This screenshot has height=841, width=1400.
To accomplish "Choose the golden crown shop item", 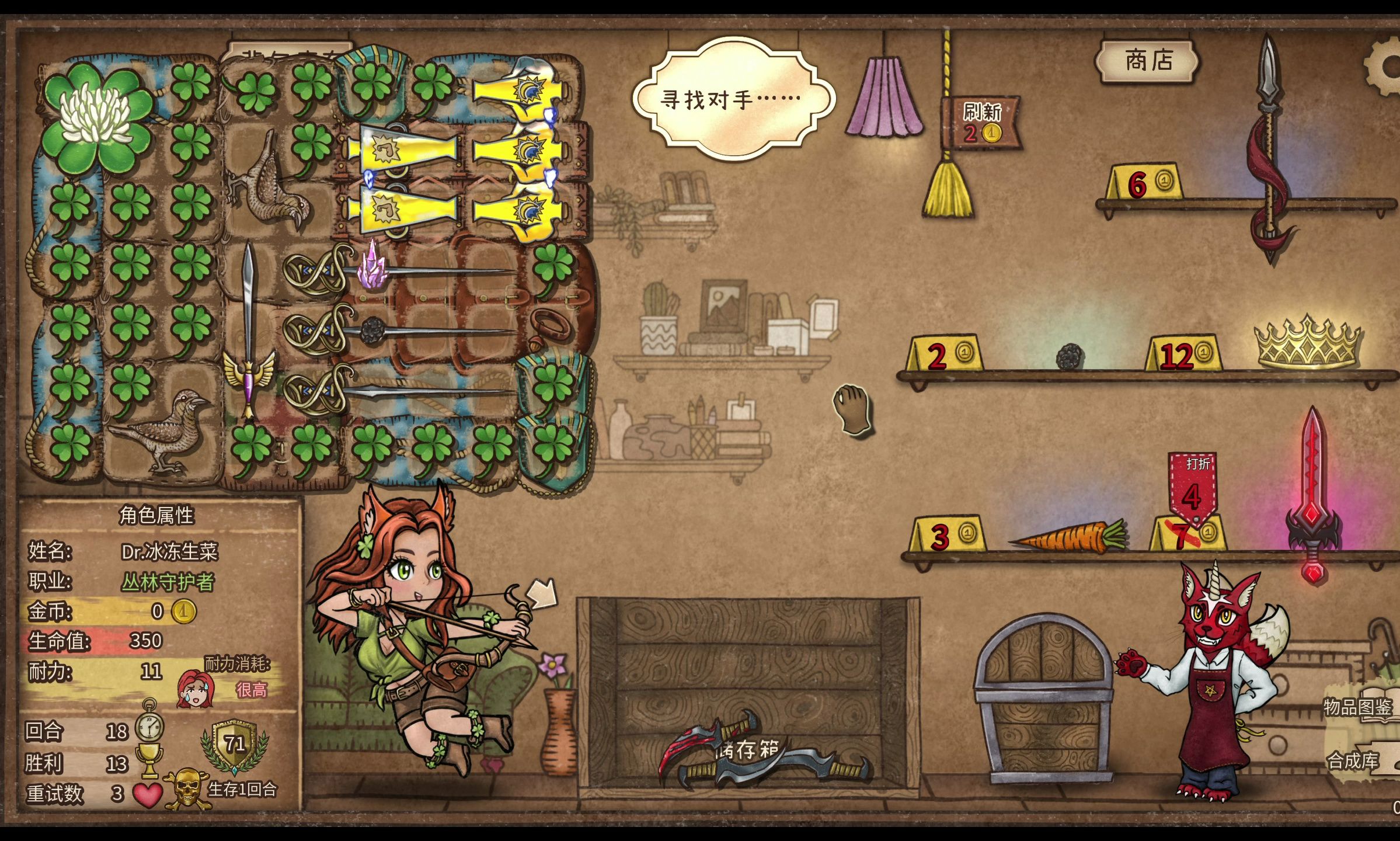I will [x=1308, y=343].
